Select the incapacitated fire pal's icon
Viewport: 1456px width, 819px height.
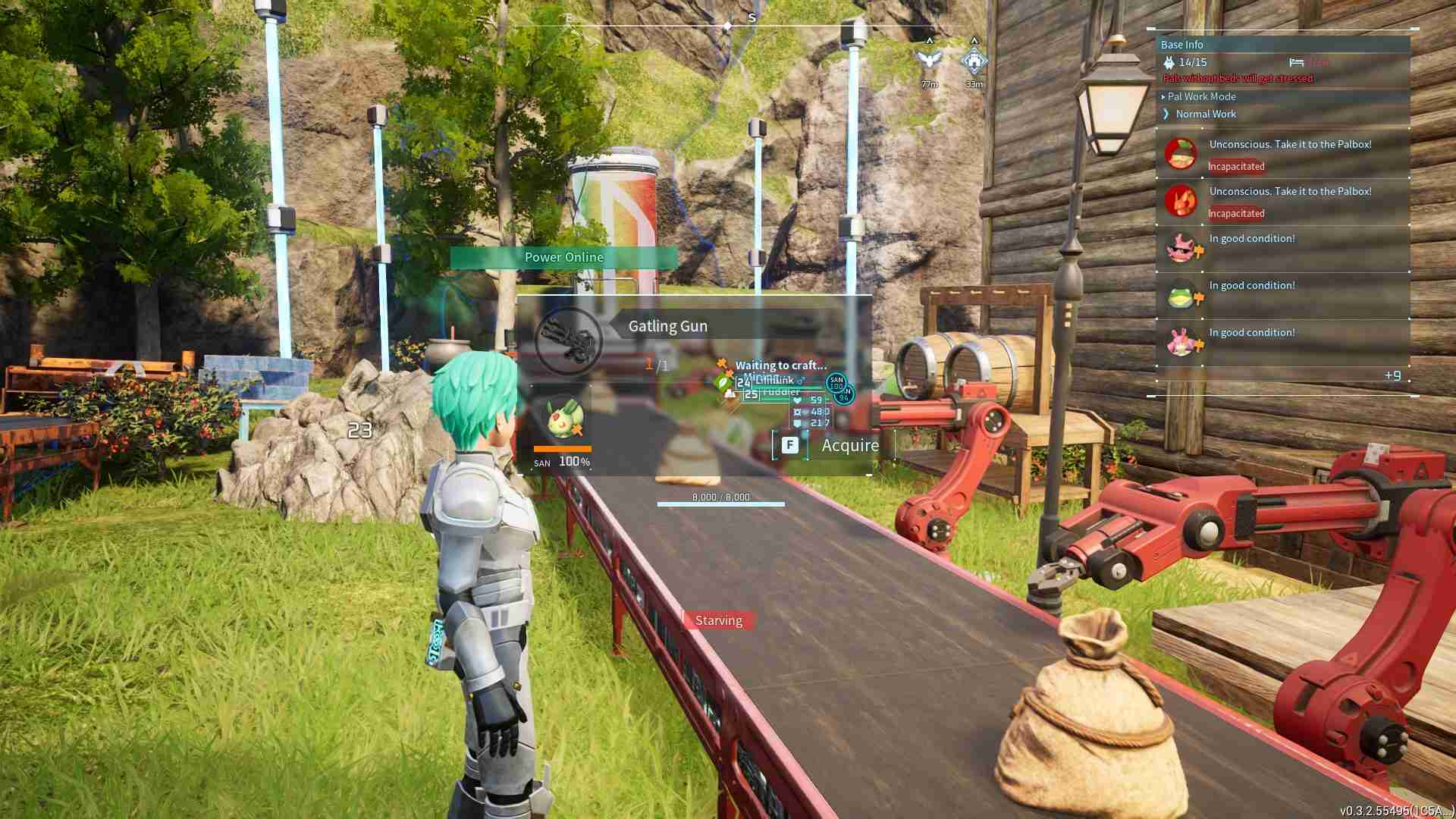pyautogui.click(x=1181, y=201)
